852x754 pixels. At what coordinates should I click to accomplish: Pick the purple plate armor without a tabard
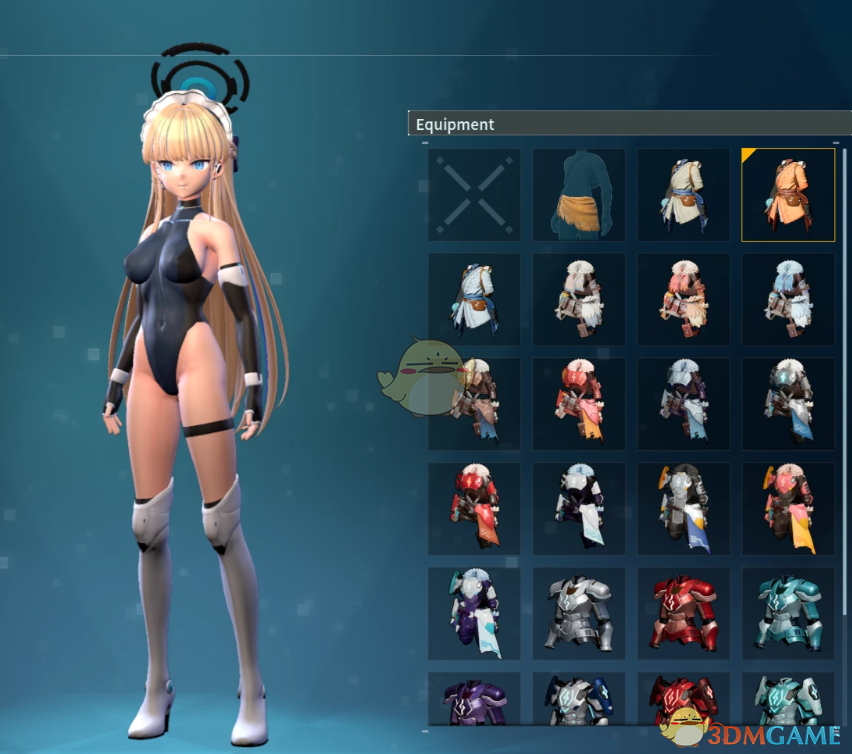[474, 698]
